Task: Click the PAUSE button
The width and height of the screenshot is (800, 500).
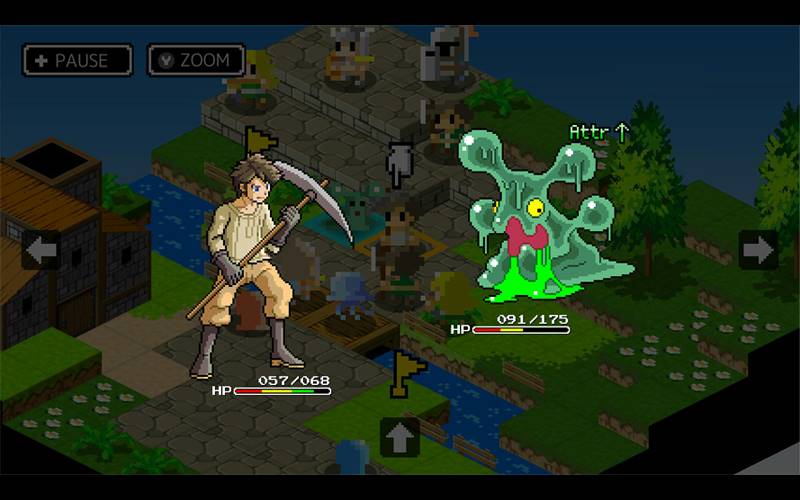Action: 77,60
